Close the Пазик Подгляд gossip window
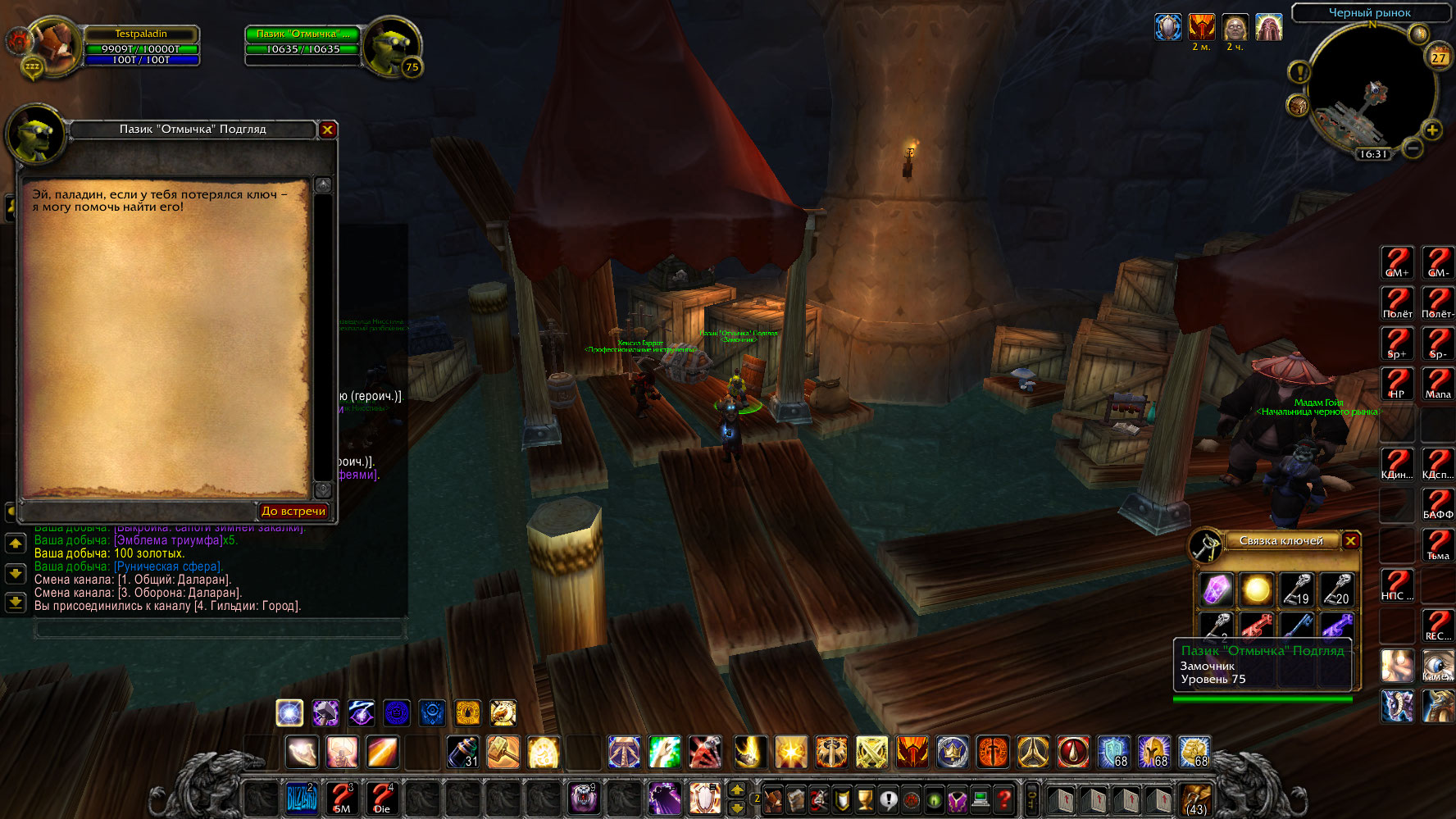This screenshot has width=1456, height=819. click(327, 130)
